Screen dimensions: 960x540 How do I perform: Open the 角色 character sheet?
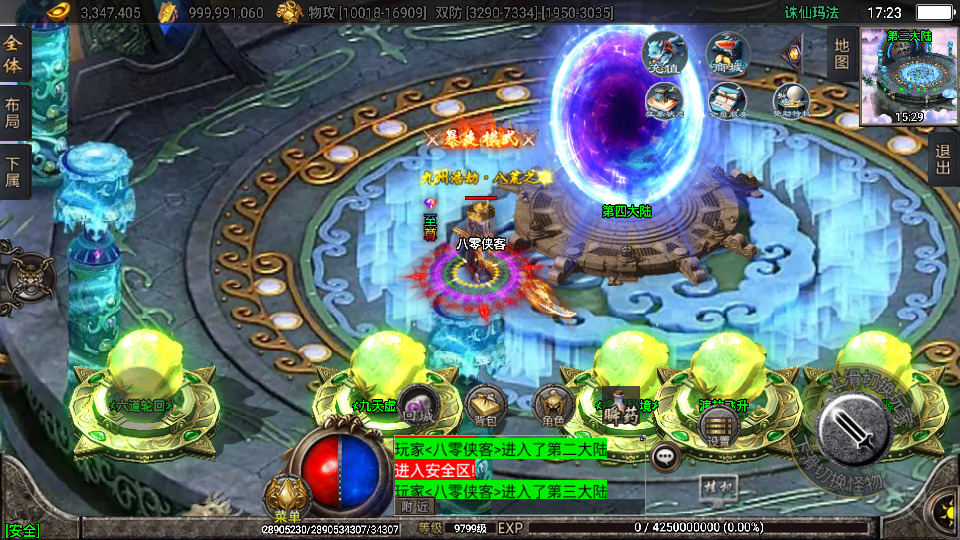coord(552,404)
